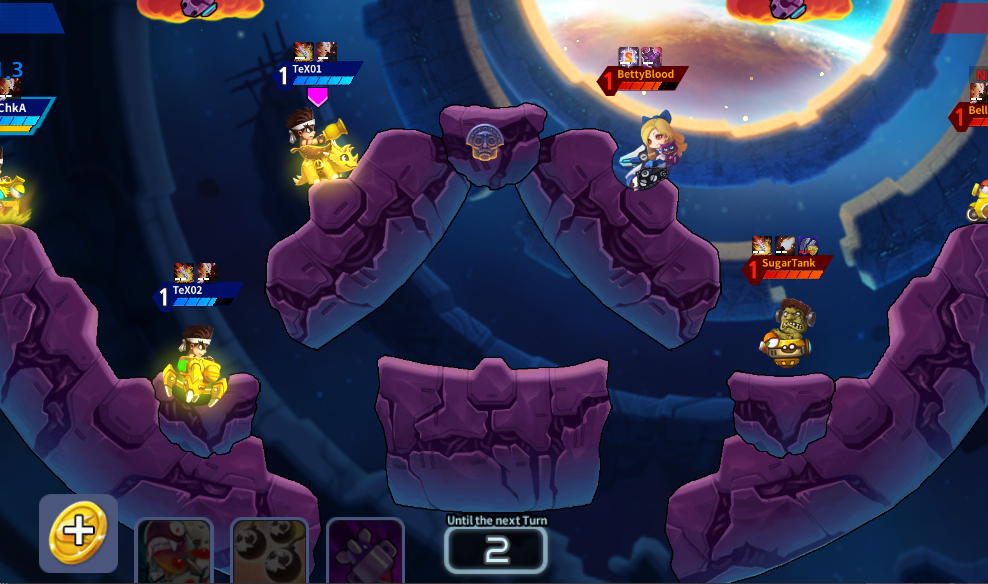Click the gold coin plus button

78,532
